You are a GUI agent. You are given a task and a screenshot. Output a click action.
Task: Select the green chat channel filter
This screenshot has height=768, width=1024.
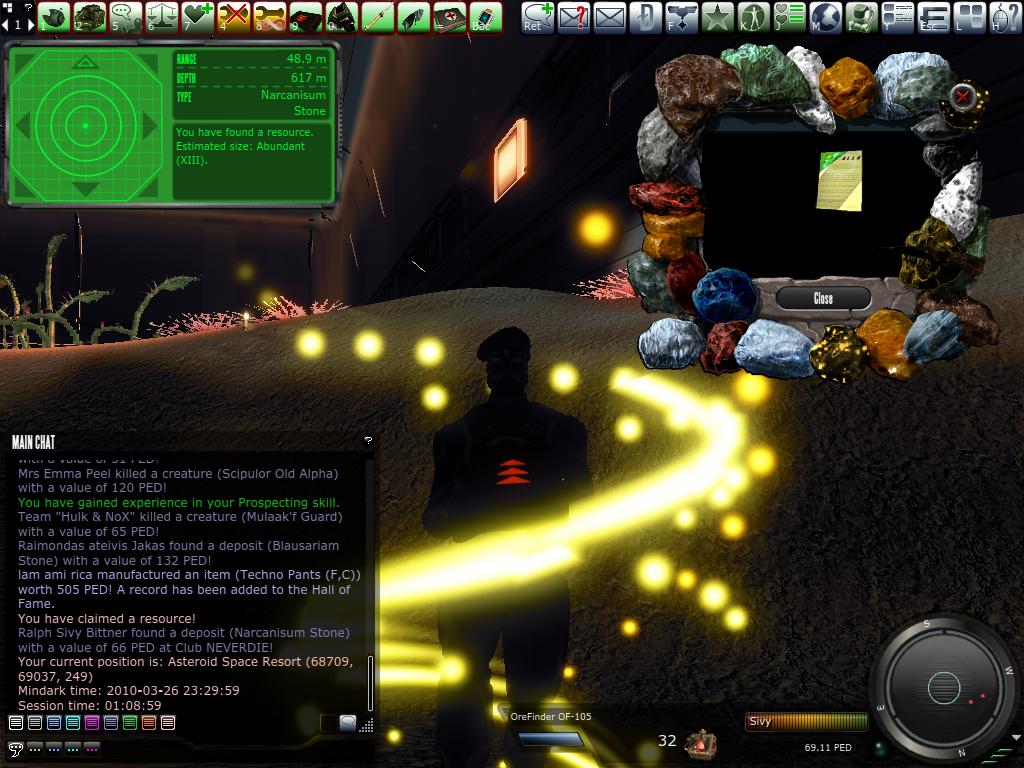pyautogui.click(x=130, y=722)
